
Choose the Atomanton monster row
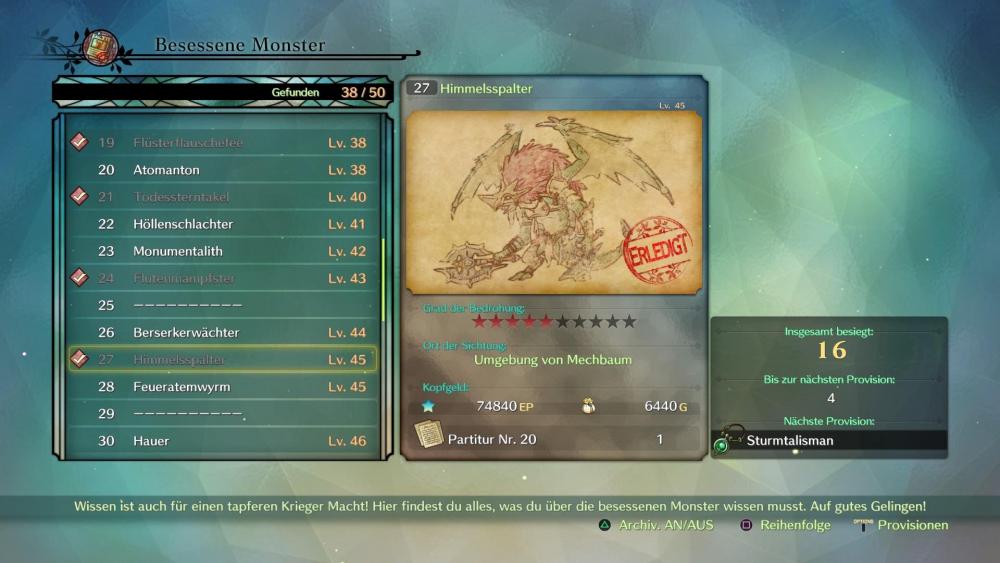[222, 170]
